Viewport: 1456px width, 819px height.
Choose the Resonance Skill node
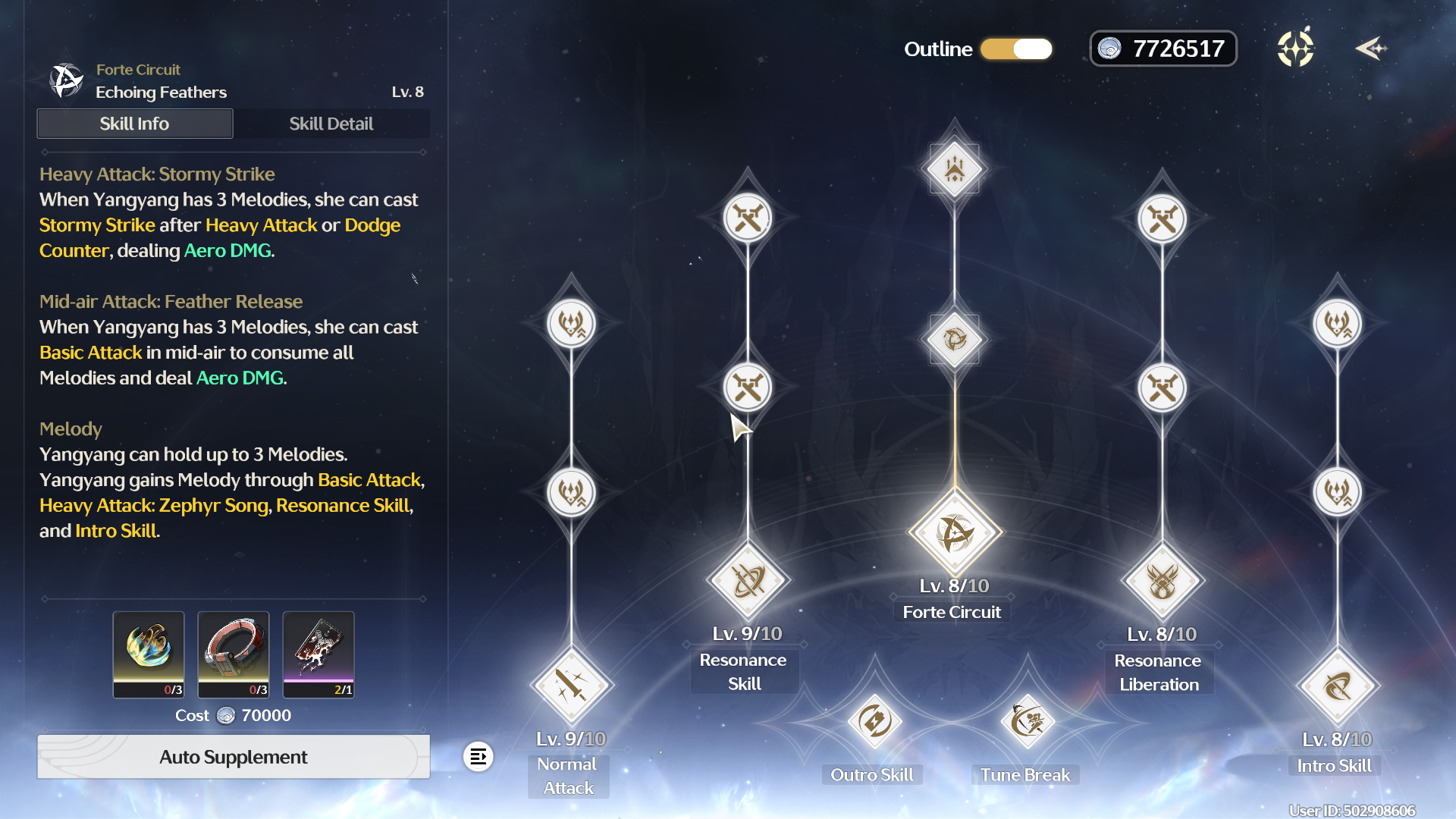click(x=748, y=581)
